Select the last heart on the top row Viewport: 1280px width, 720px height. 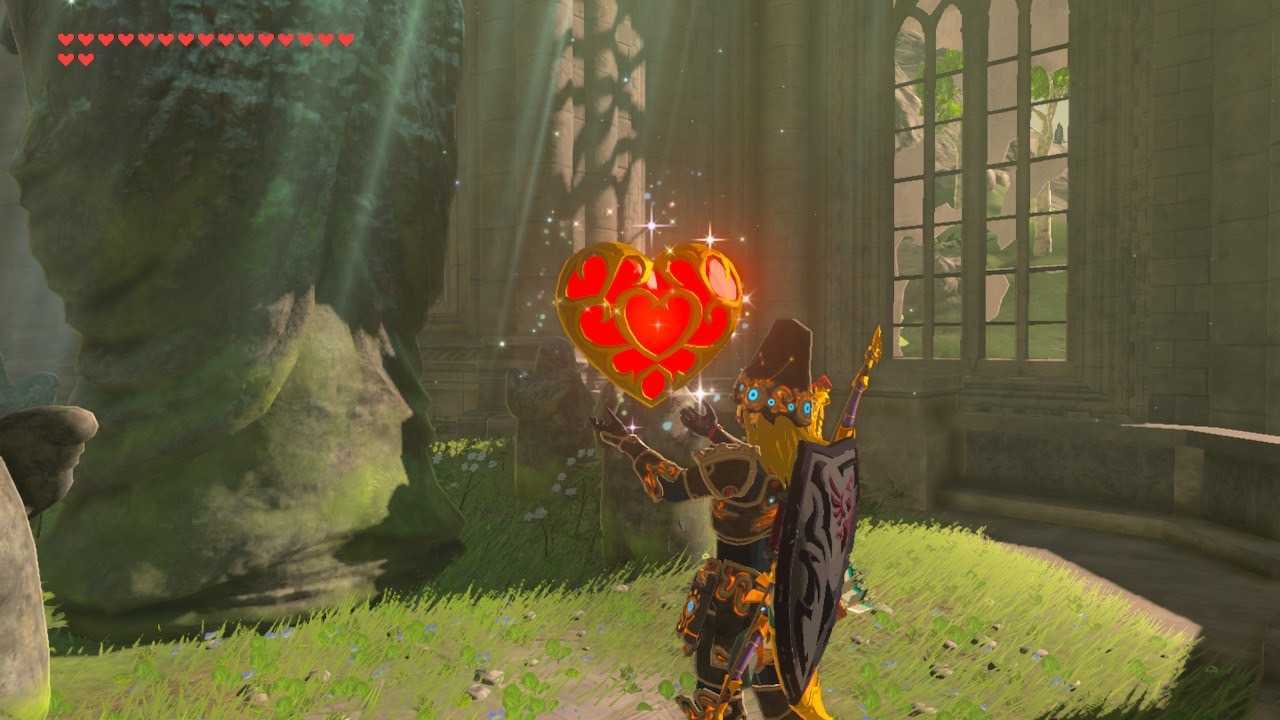coord(345,37)
